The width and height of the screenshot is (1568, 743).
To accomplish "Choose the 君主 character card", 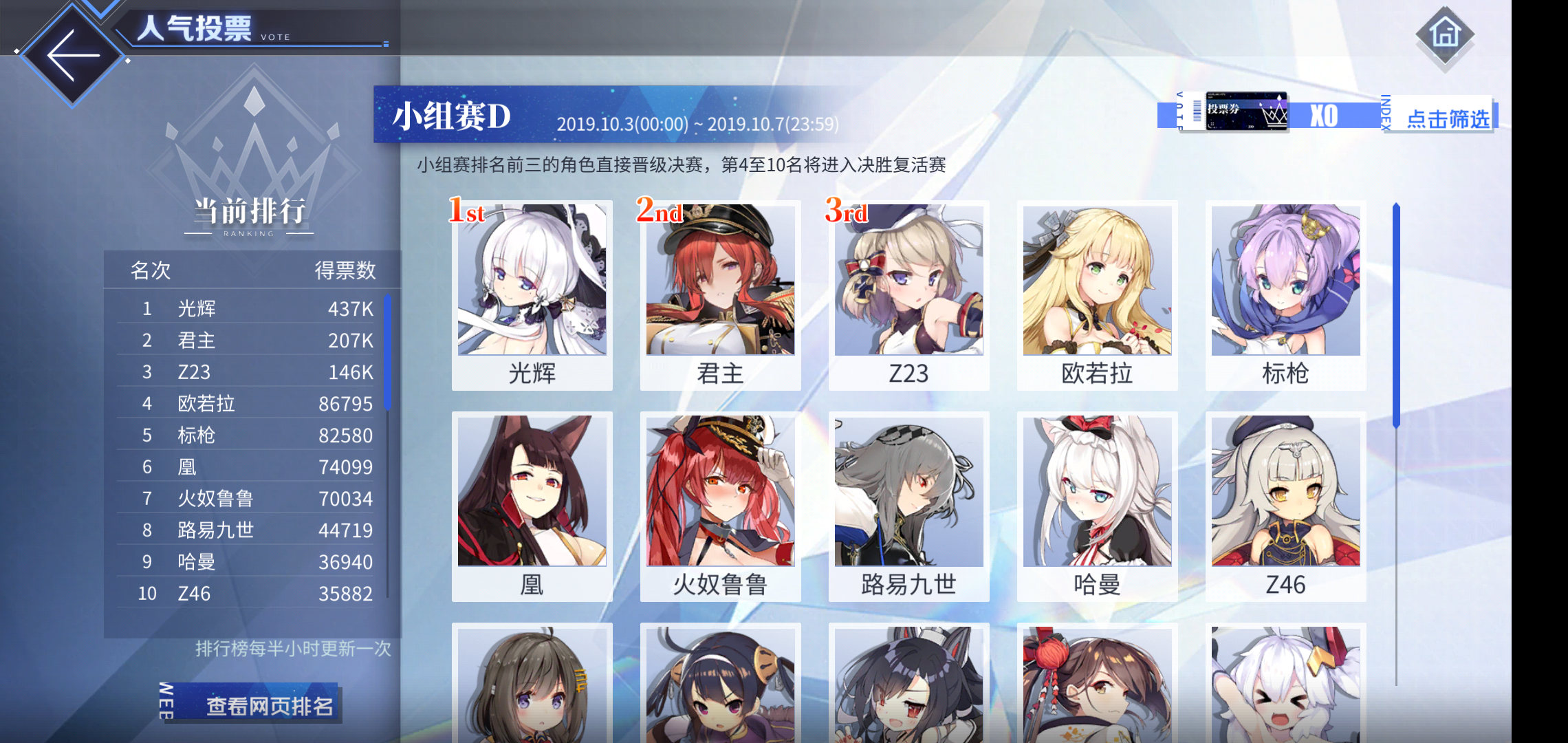I will (720, 296).
